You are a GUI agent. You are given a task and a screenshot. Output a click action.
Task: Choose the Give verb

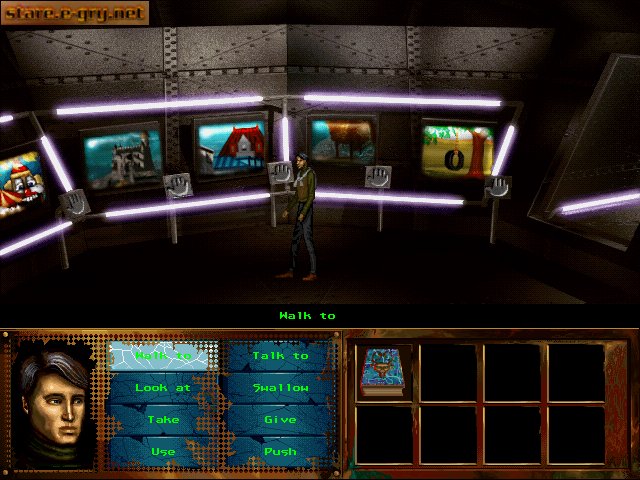point(280,420)
